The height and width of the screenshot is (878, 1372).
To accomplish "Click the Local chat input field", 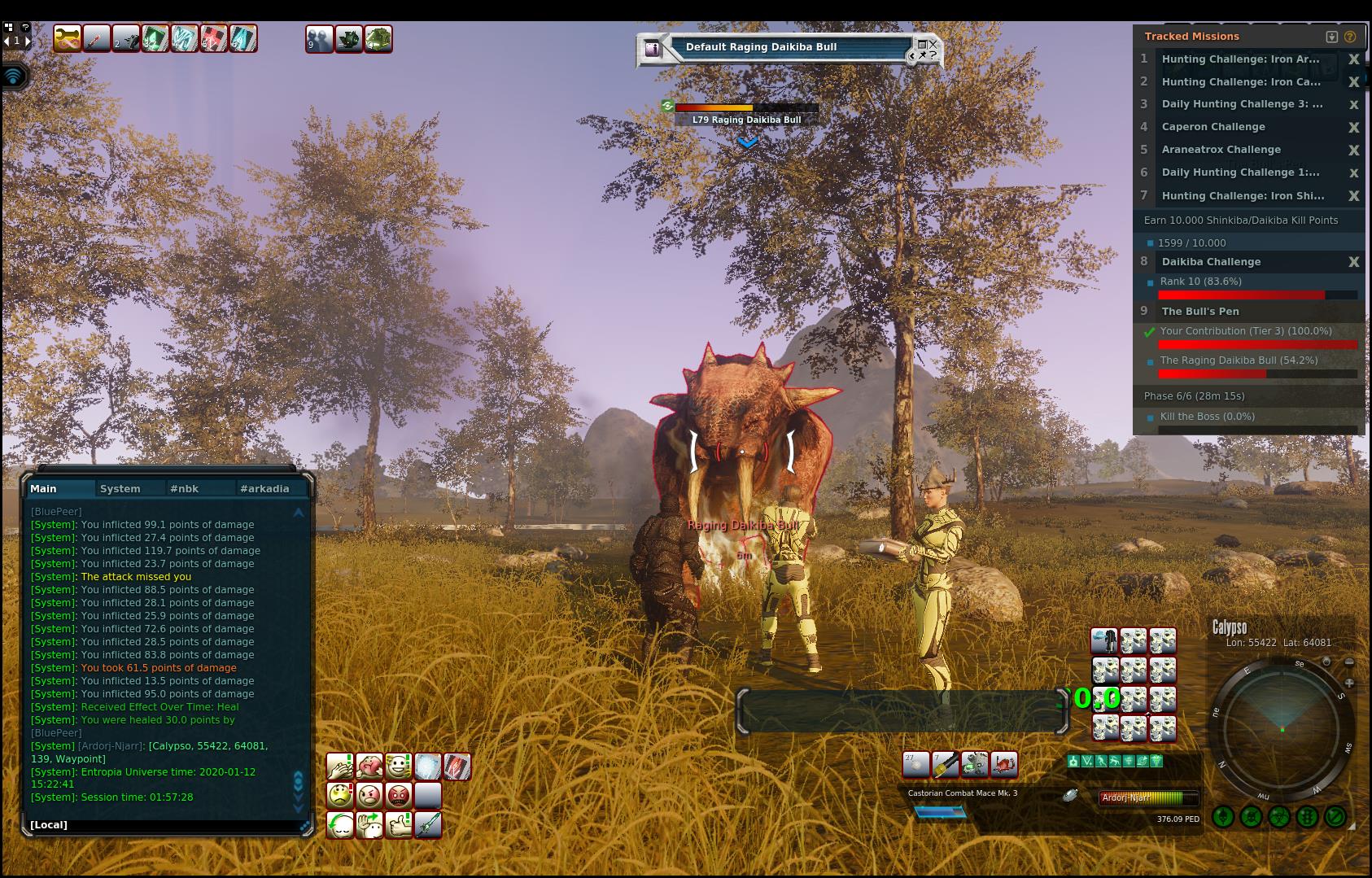I will [163, 825].
